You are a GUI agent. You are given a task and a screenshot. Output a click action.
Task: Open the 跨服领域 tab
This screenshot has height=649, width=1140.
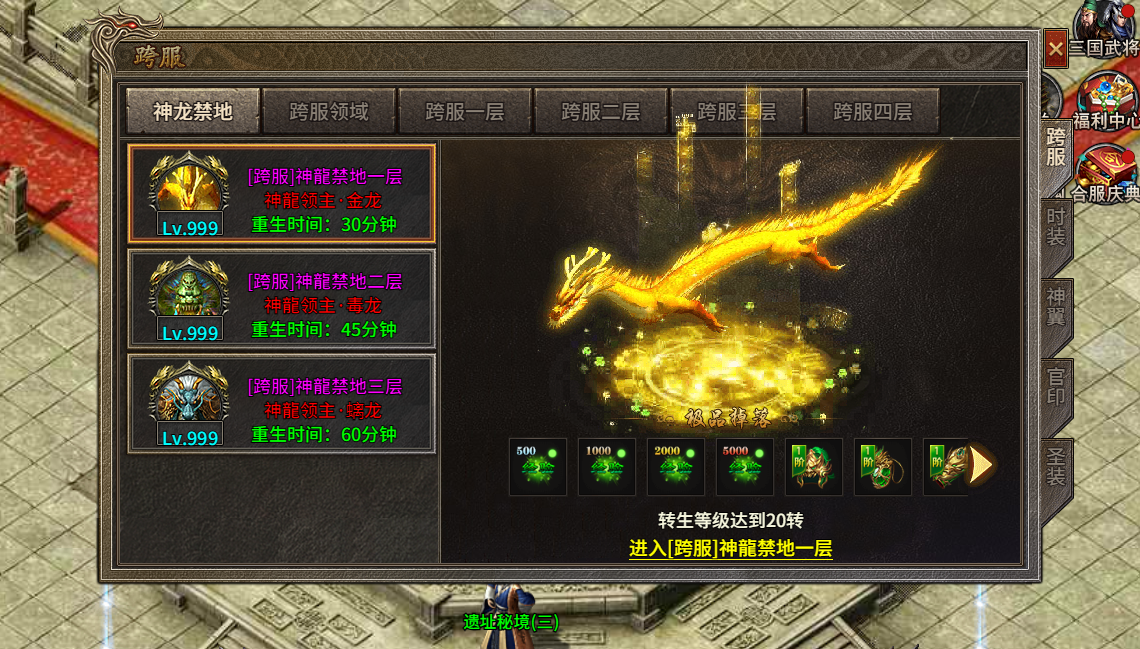tap(329, 111)
